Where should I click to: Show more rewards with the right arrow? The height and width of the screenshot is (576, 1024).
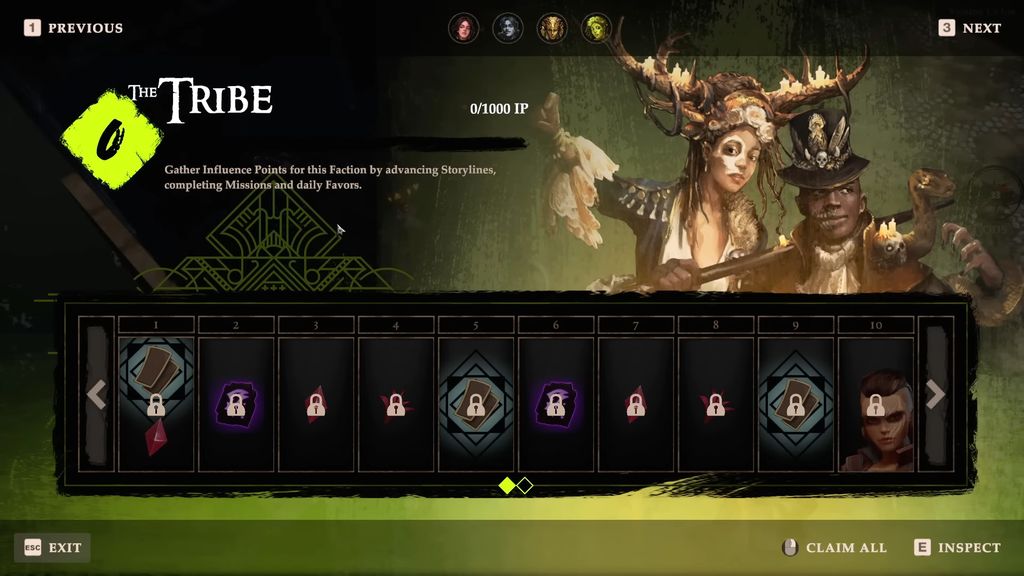935,395
